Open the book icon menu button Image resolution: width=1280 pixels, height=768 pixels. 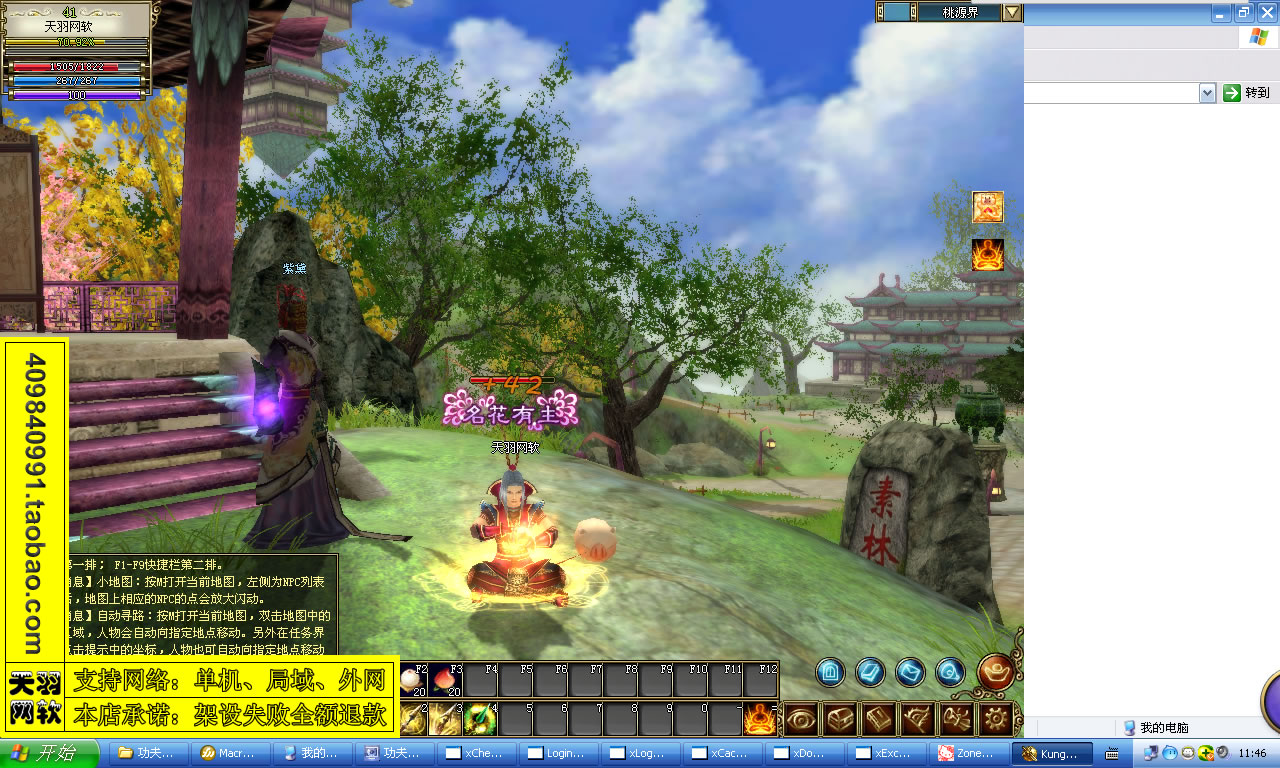coord(879,718)
